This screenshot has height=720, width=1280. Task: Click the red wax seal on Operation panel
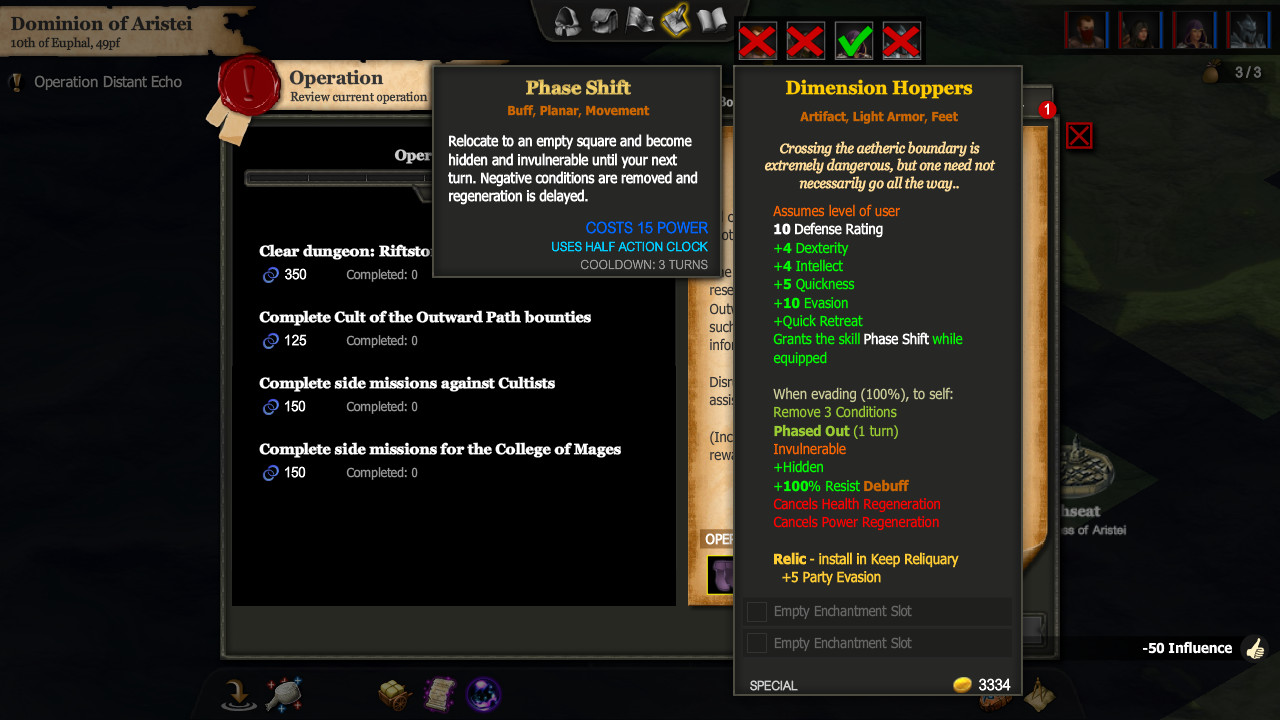tap(250, 86)
